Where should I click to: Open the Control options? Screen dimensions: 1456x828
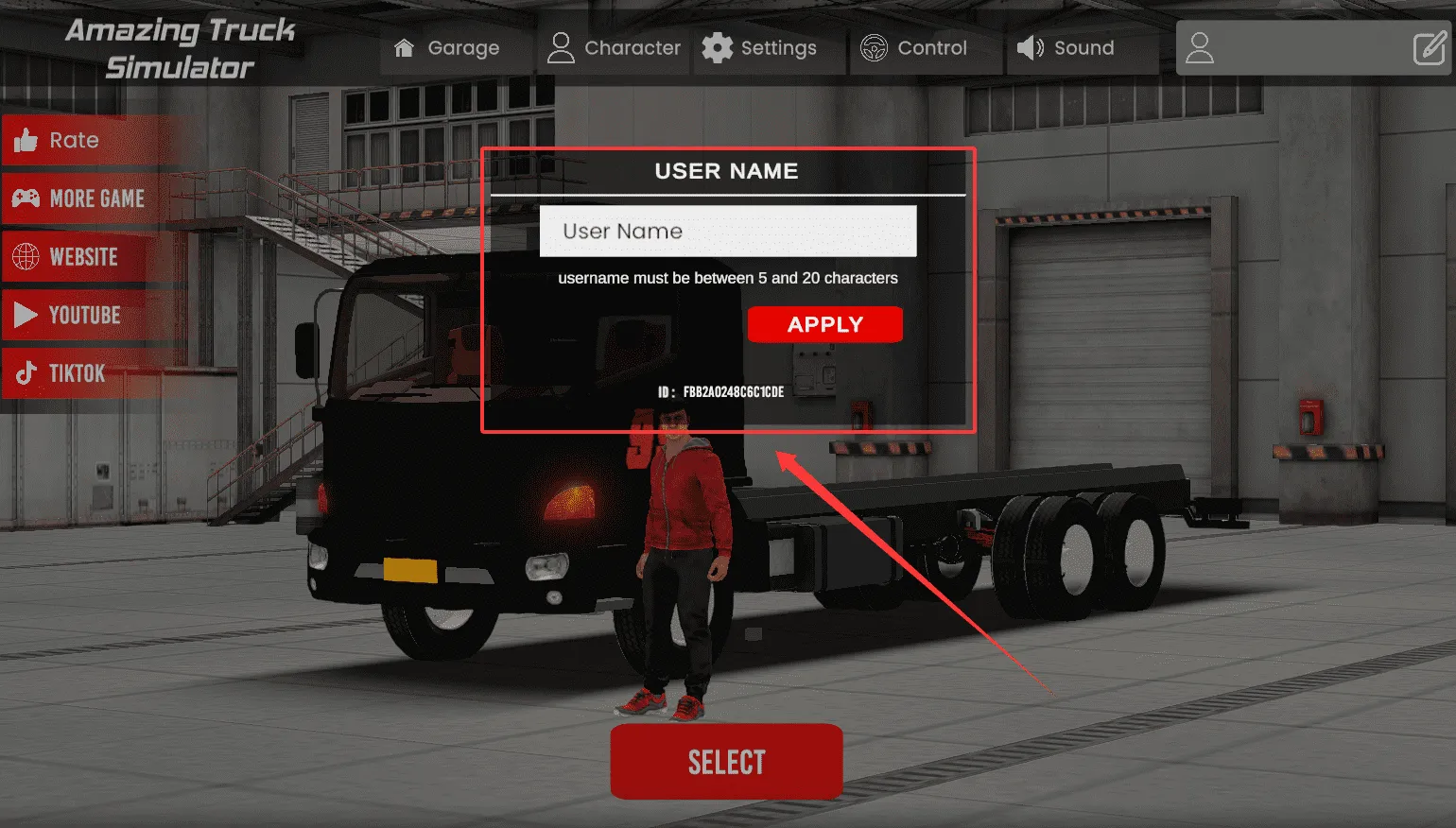click(x=914, y=48)
